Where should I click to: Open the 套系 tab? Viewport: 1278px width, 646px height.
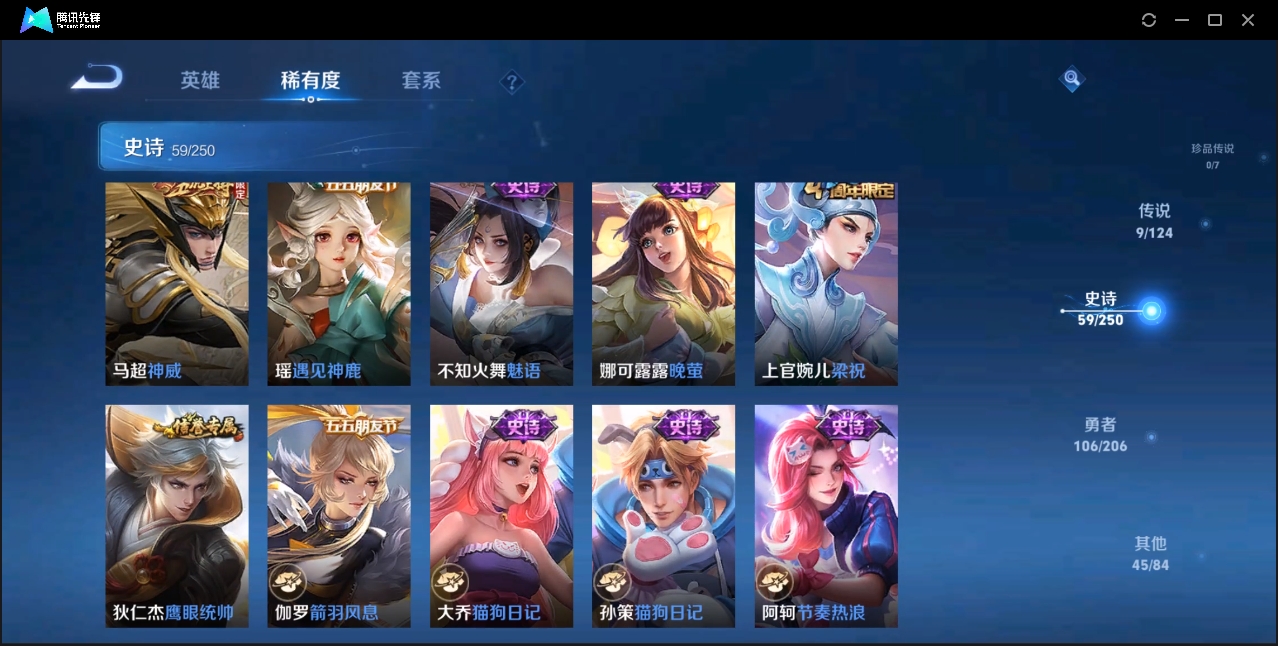tap(421, 80)
